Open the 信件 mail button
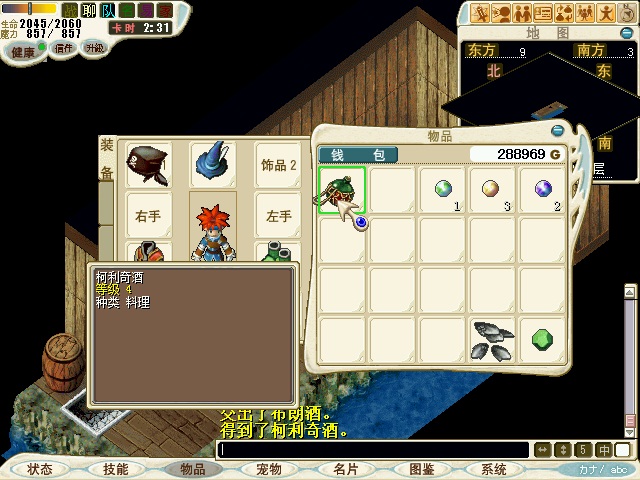The width and height of the screenshot is (640, 480). click(64, 47)
